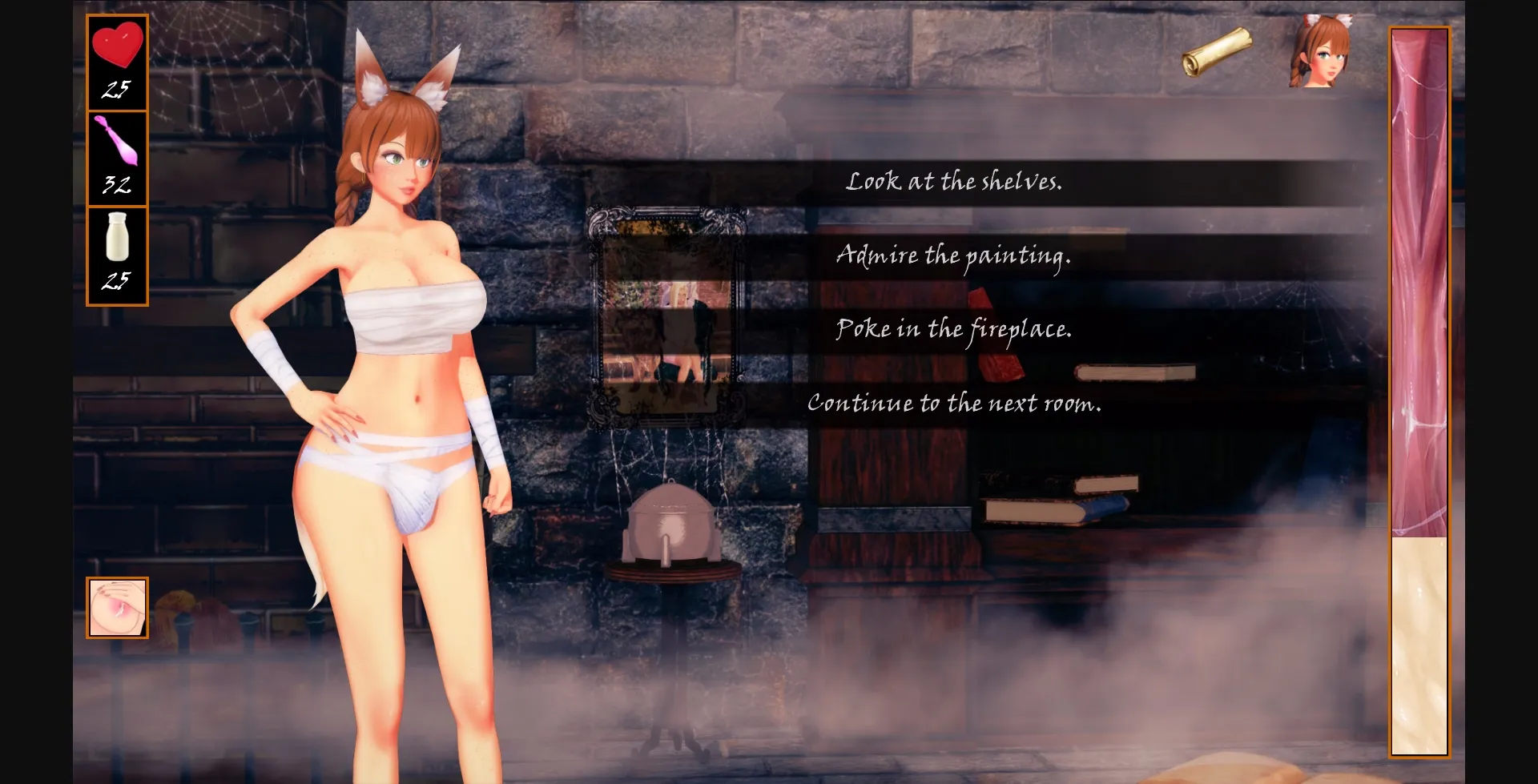Pick the "Poke in the fireplace" option
The height and width of the screenshot is (784, 1538).
954,330
